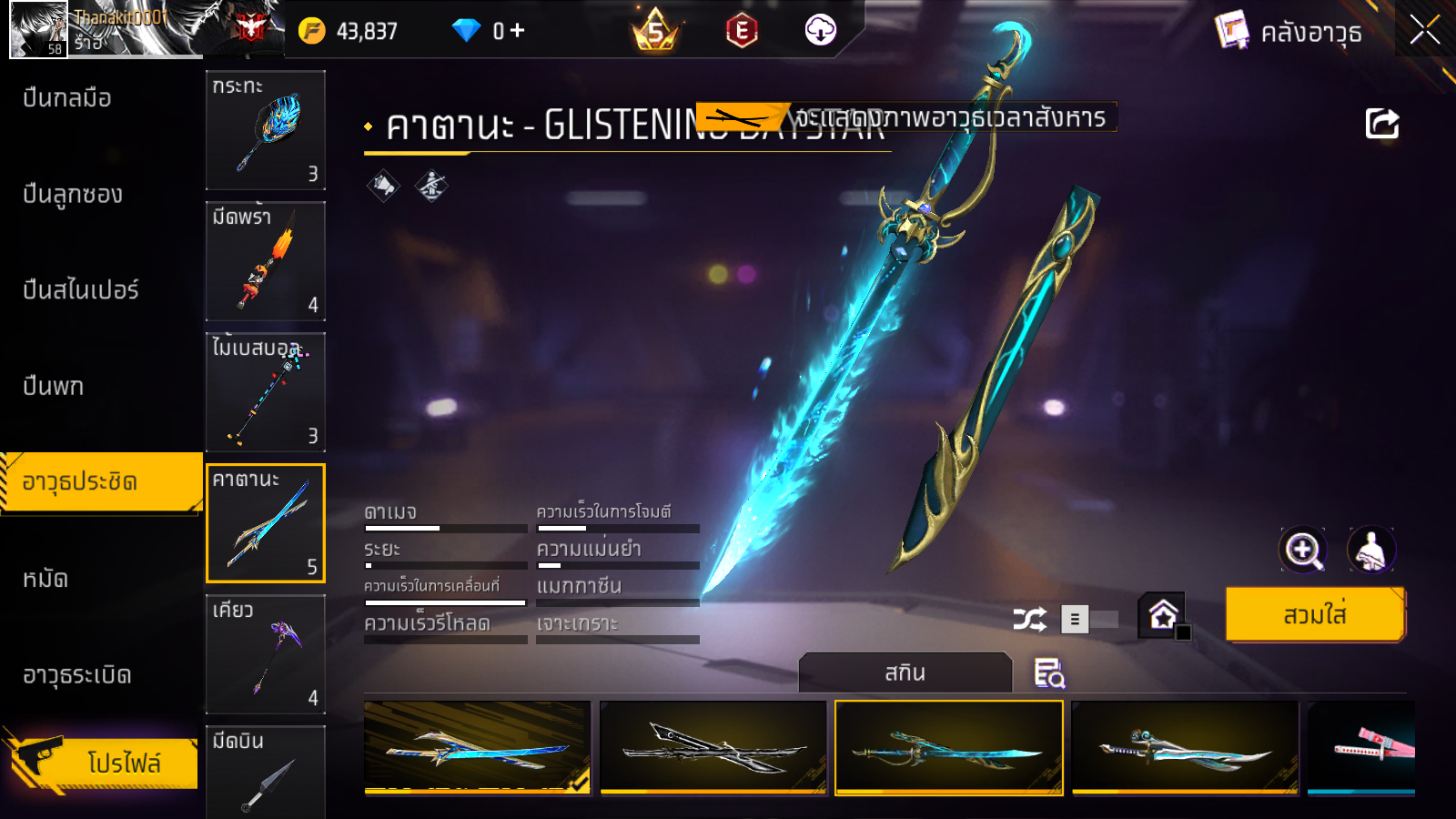Open the อาวุธระเบิด explosives category
The image size is (1456, 819).
tap(77, 675)
